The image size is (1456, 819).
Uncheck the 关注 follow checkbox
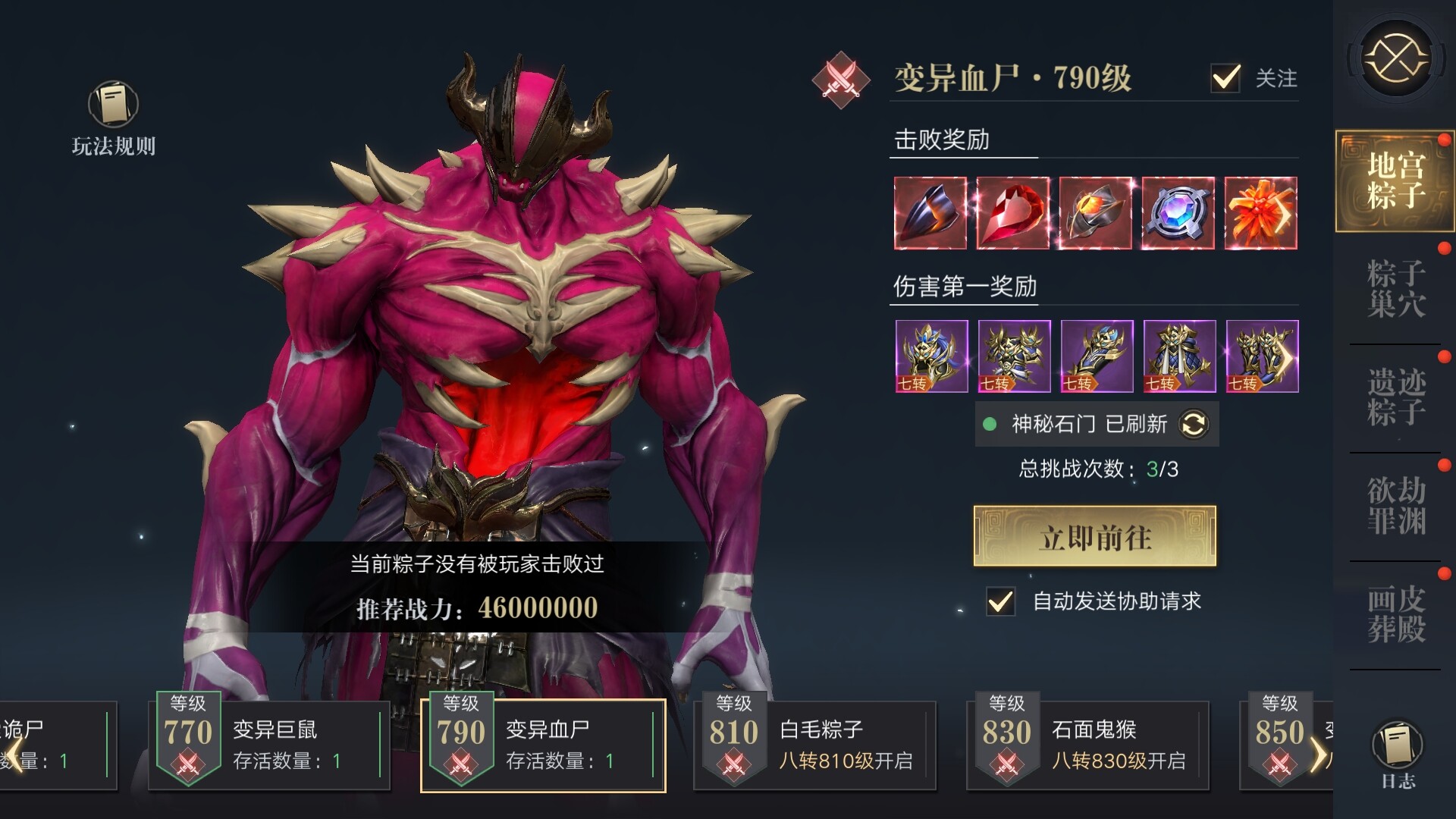[1225, 77]
